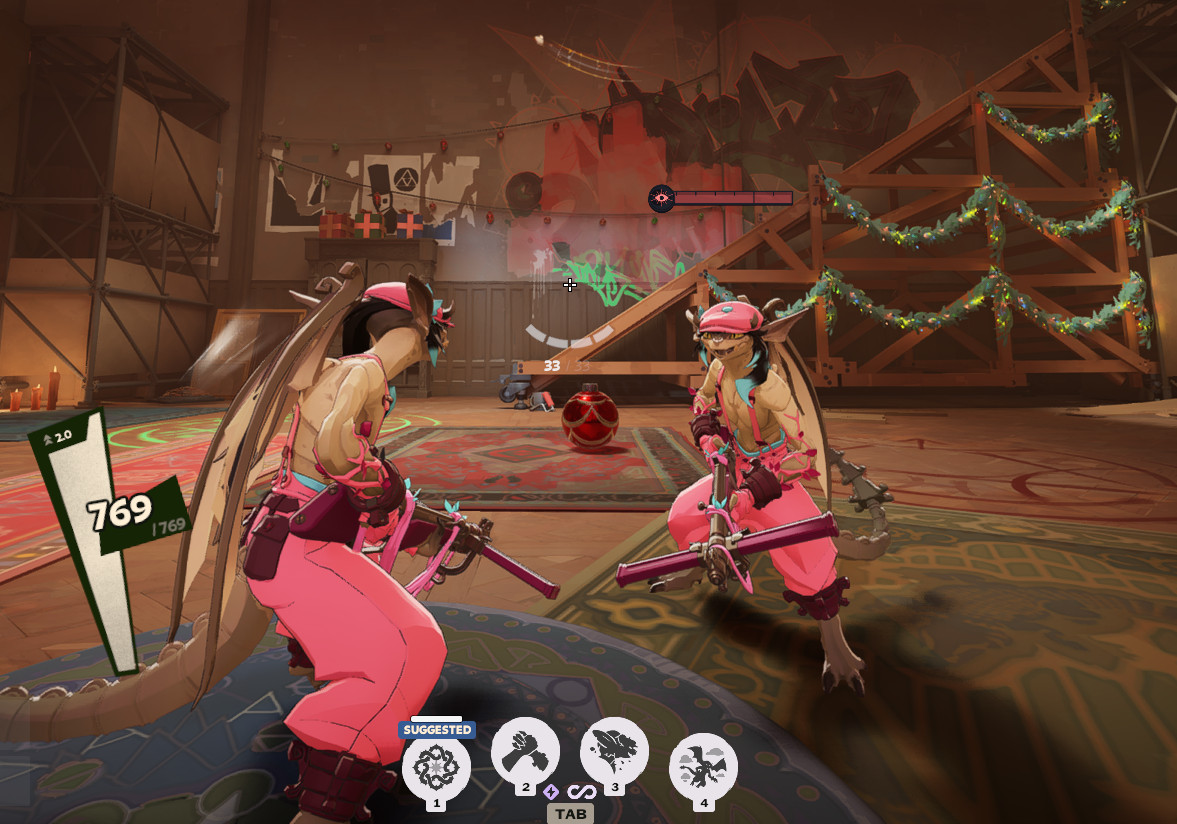The image size is (1177, 824).
Task: Activate the flying dragon ultimate ability
Action: point(703,766)
